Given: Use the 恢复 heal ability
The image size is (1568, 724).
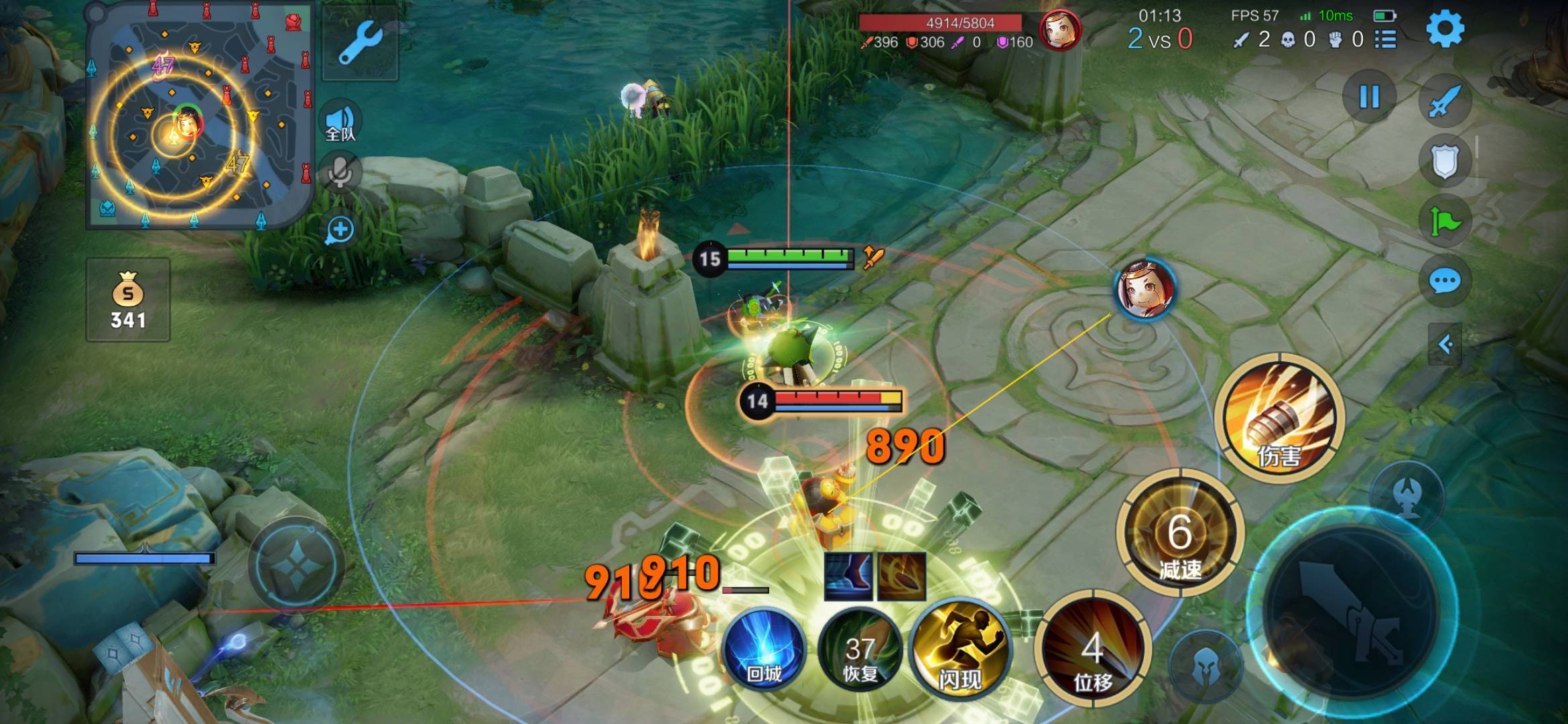Looking at the screenshot, I should click(860, 650).
